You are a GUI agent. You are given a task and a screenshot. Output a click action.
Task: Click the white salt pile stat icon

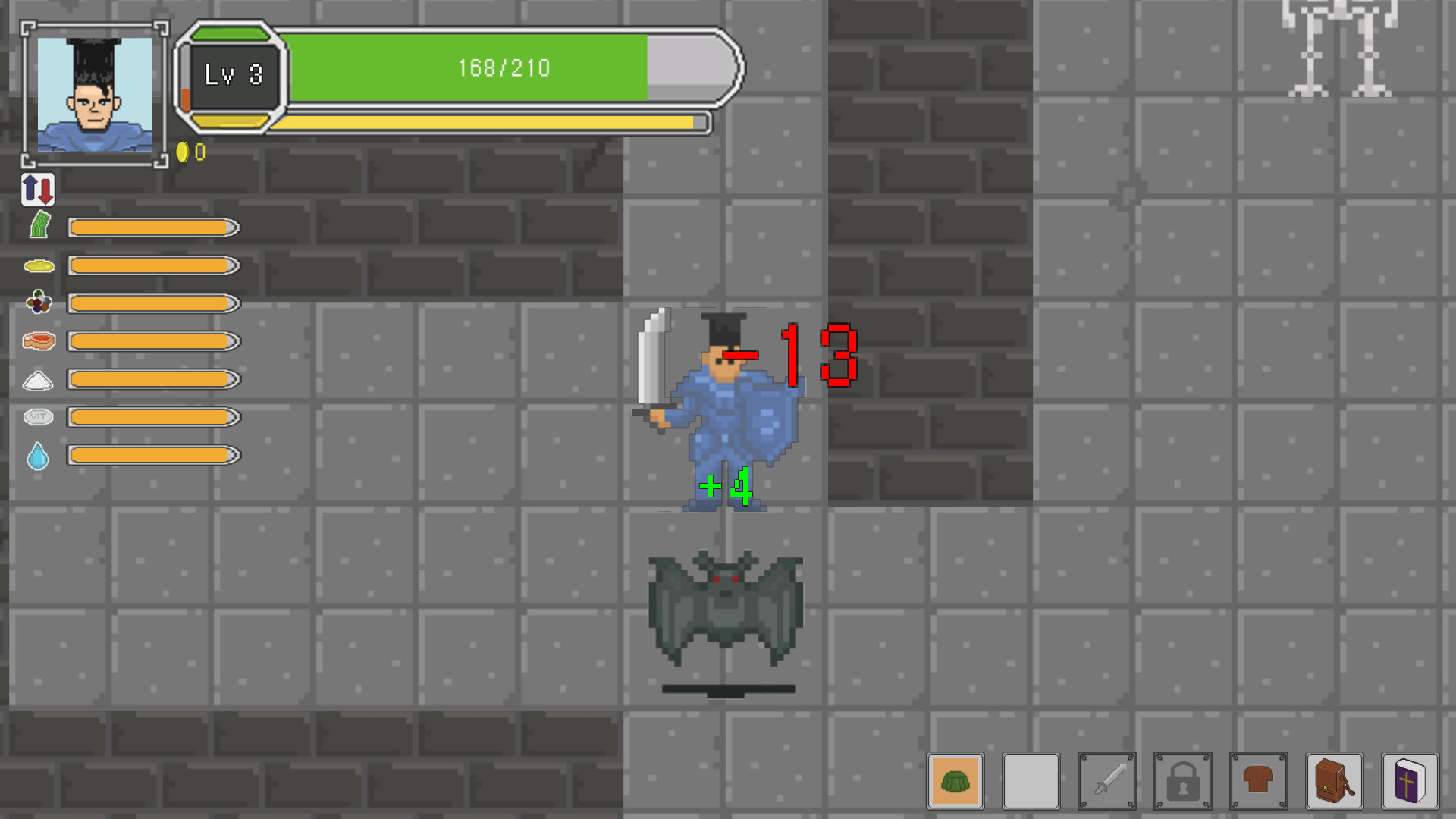tap(38, 379)
